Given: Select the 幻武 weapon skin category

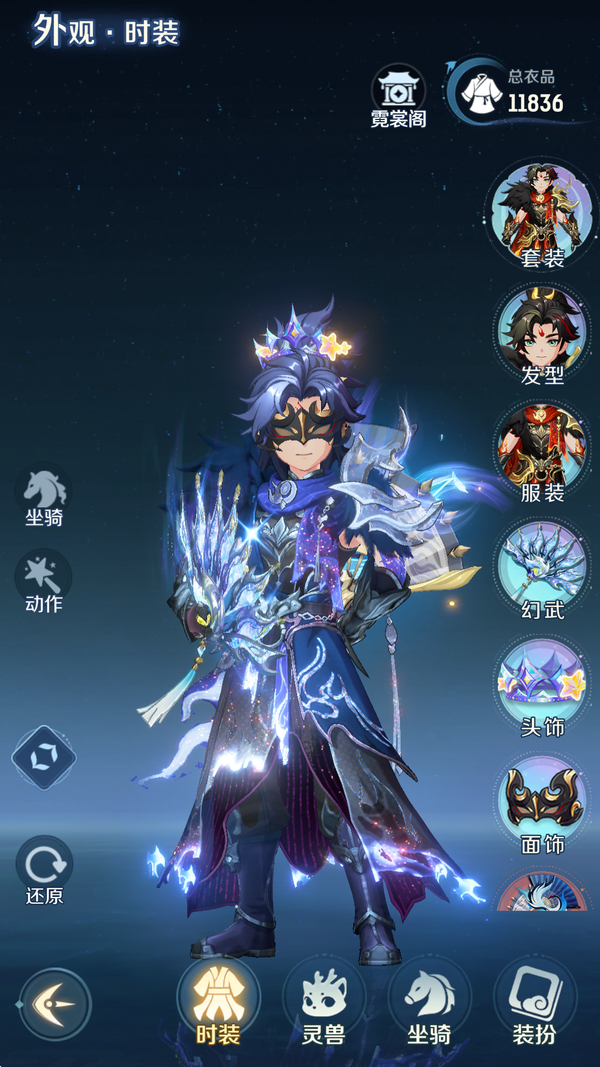Looking at the screenshot, I should click(543, 565).
